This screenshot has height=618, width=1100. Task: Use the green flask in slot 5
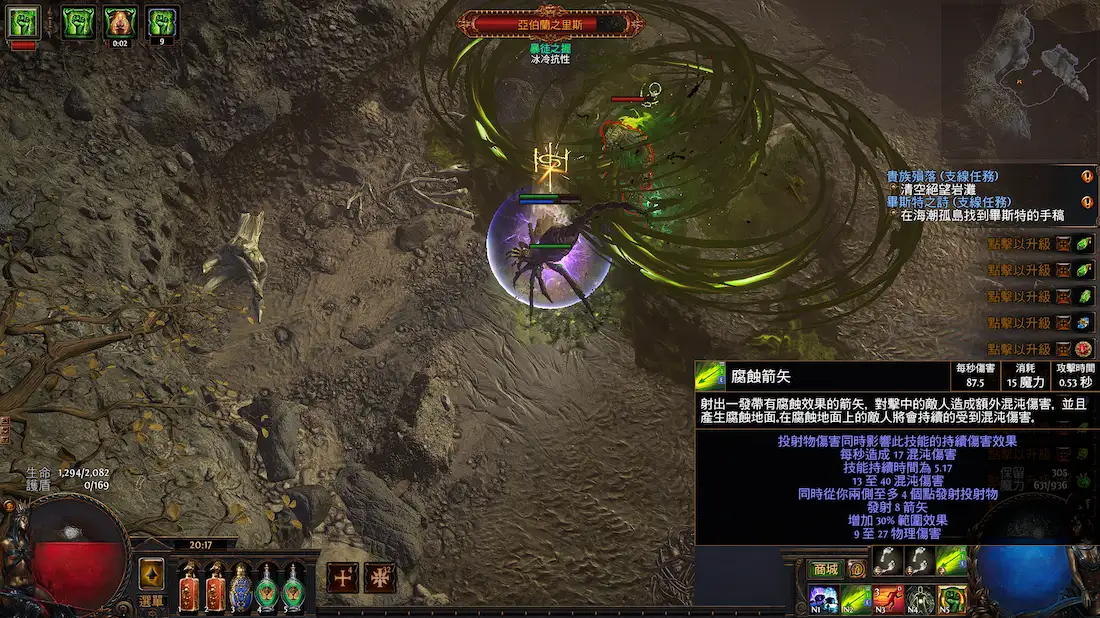pyautogui.click(x=292, y=587)
